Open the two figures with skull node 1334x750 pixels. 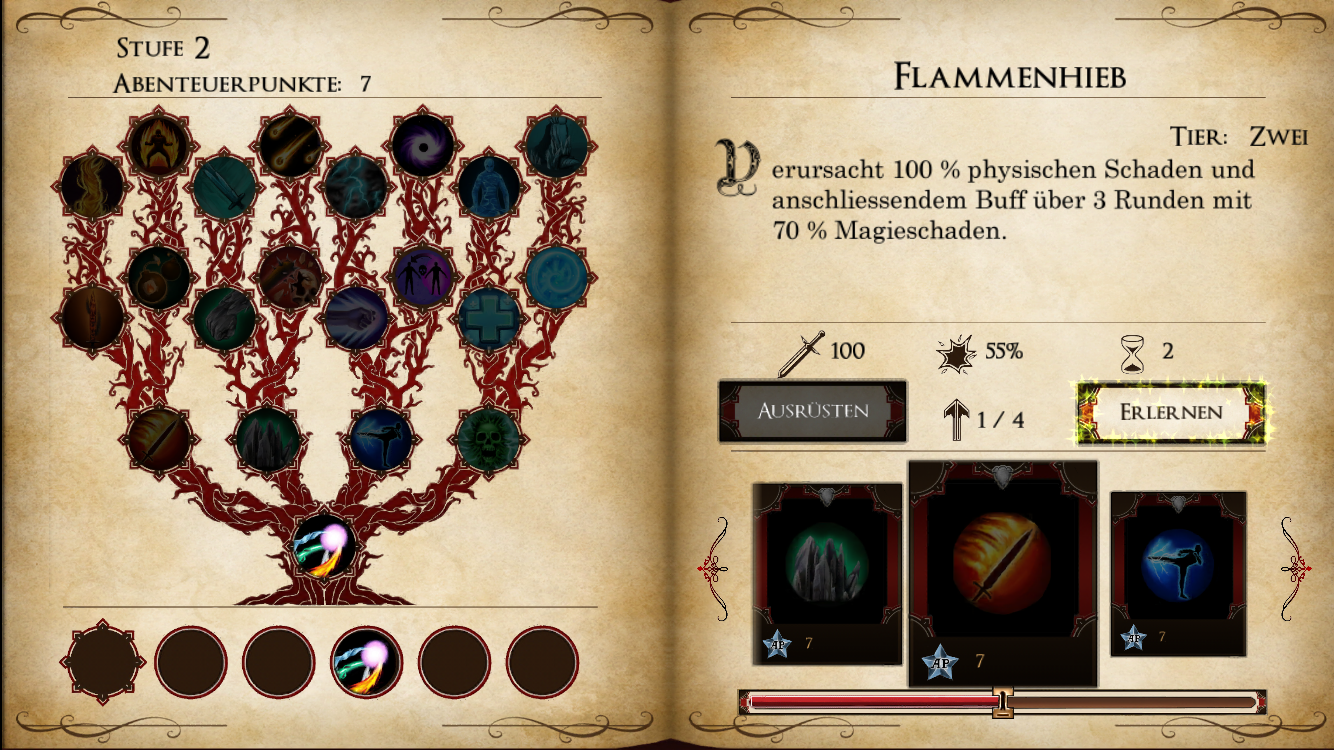[x=423, y=275]
